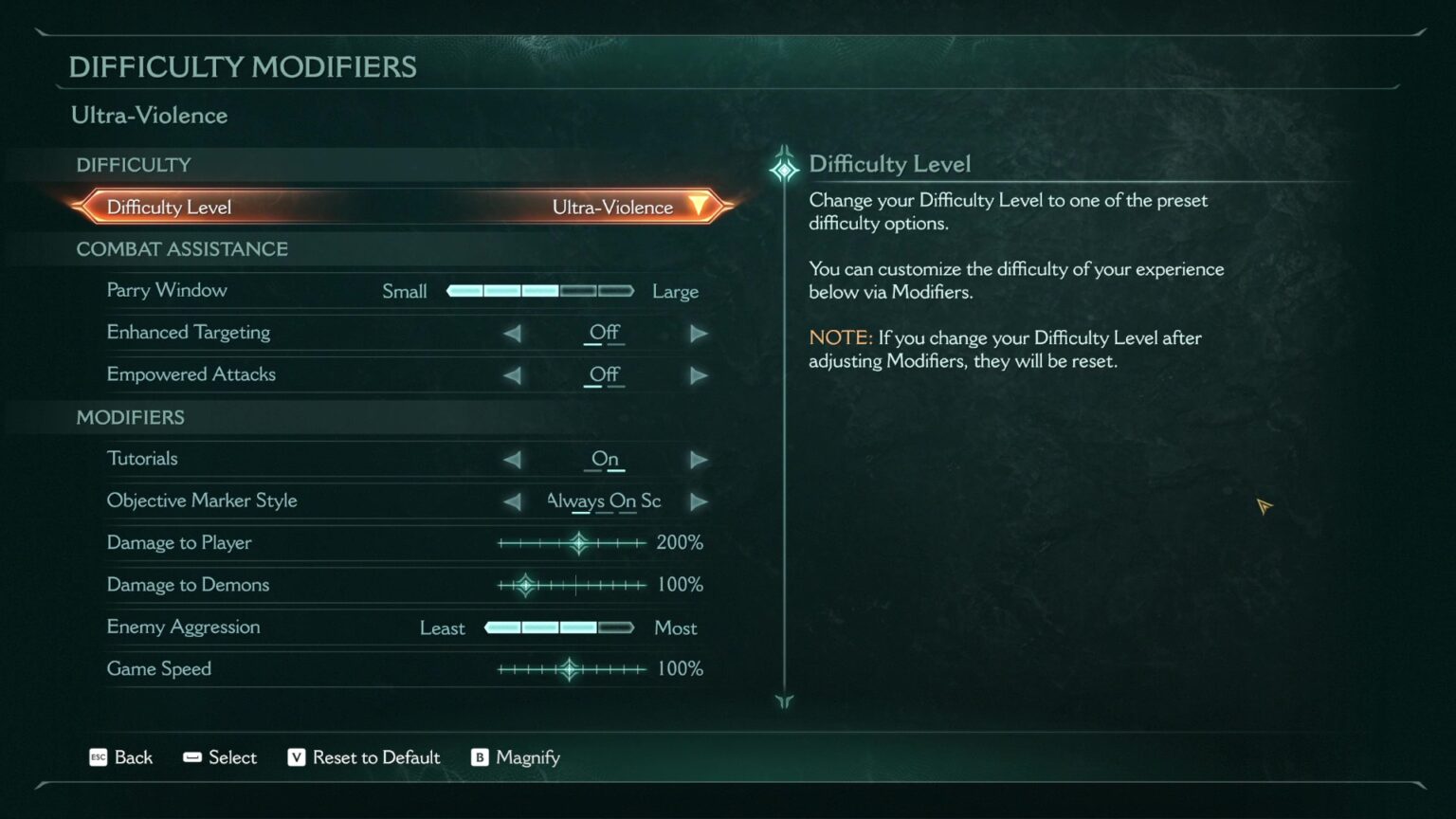Click left arrow for Objective Marker Style
This screenshot has width=1456, height=819.
512,501
